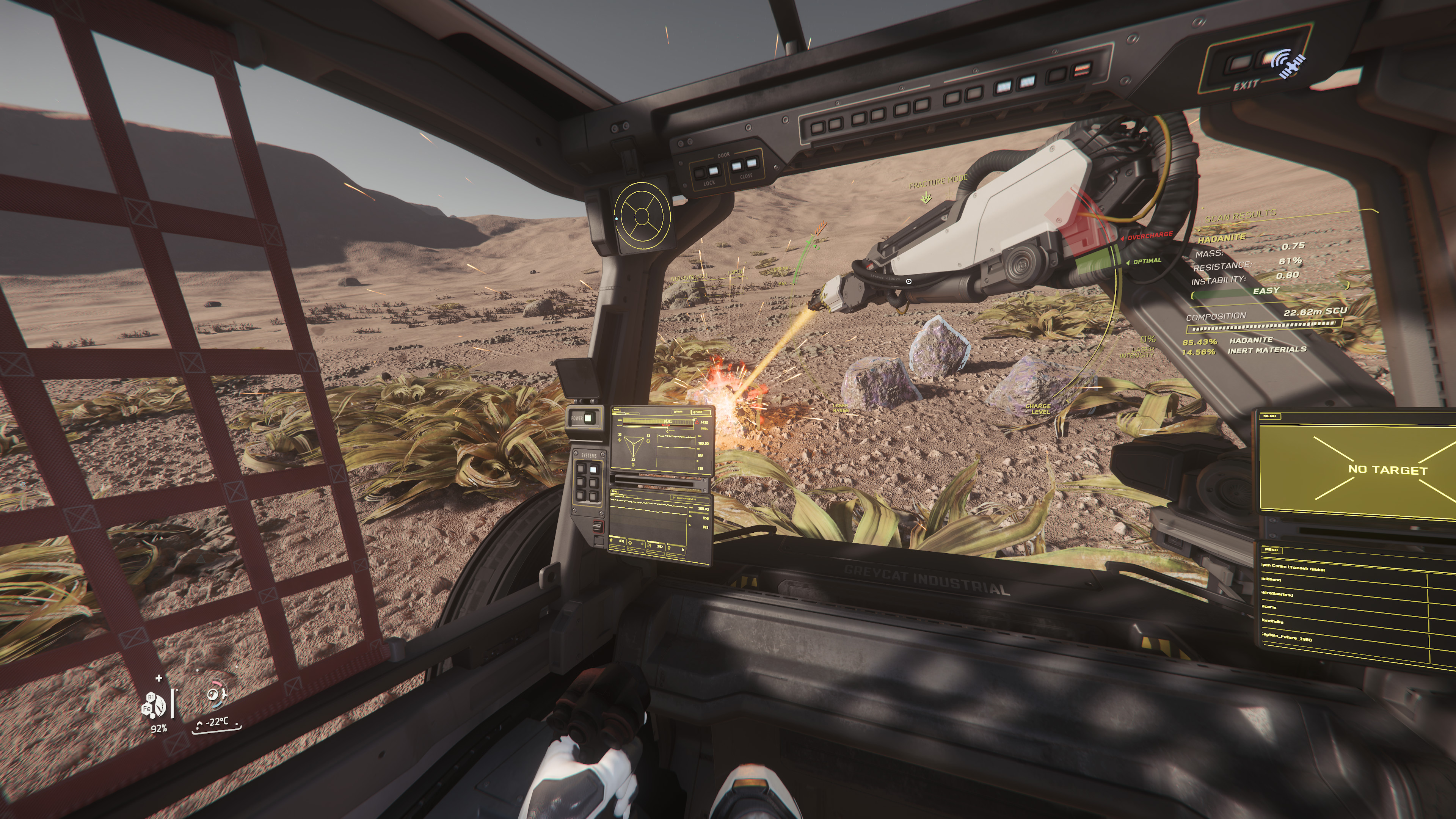Click the suit status icon showing 92%
1456x819 pixels.
(154, 705)
